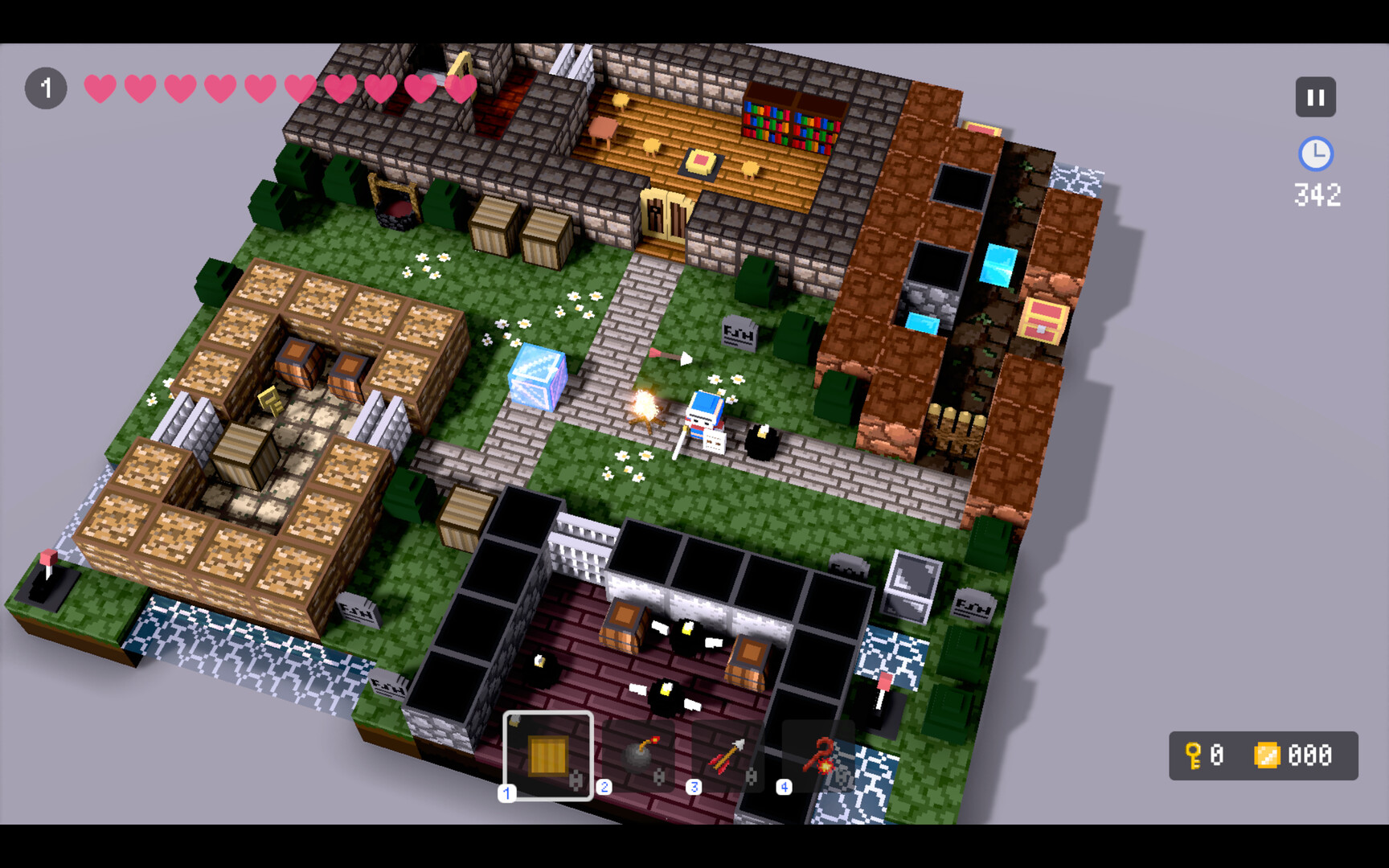Click the first pink heart in the health bar
Screen dimensions: 1389x868
pyautogui.click(x=98, y=88)
